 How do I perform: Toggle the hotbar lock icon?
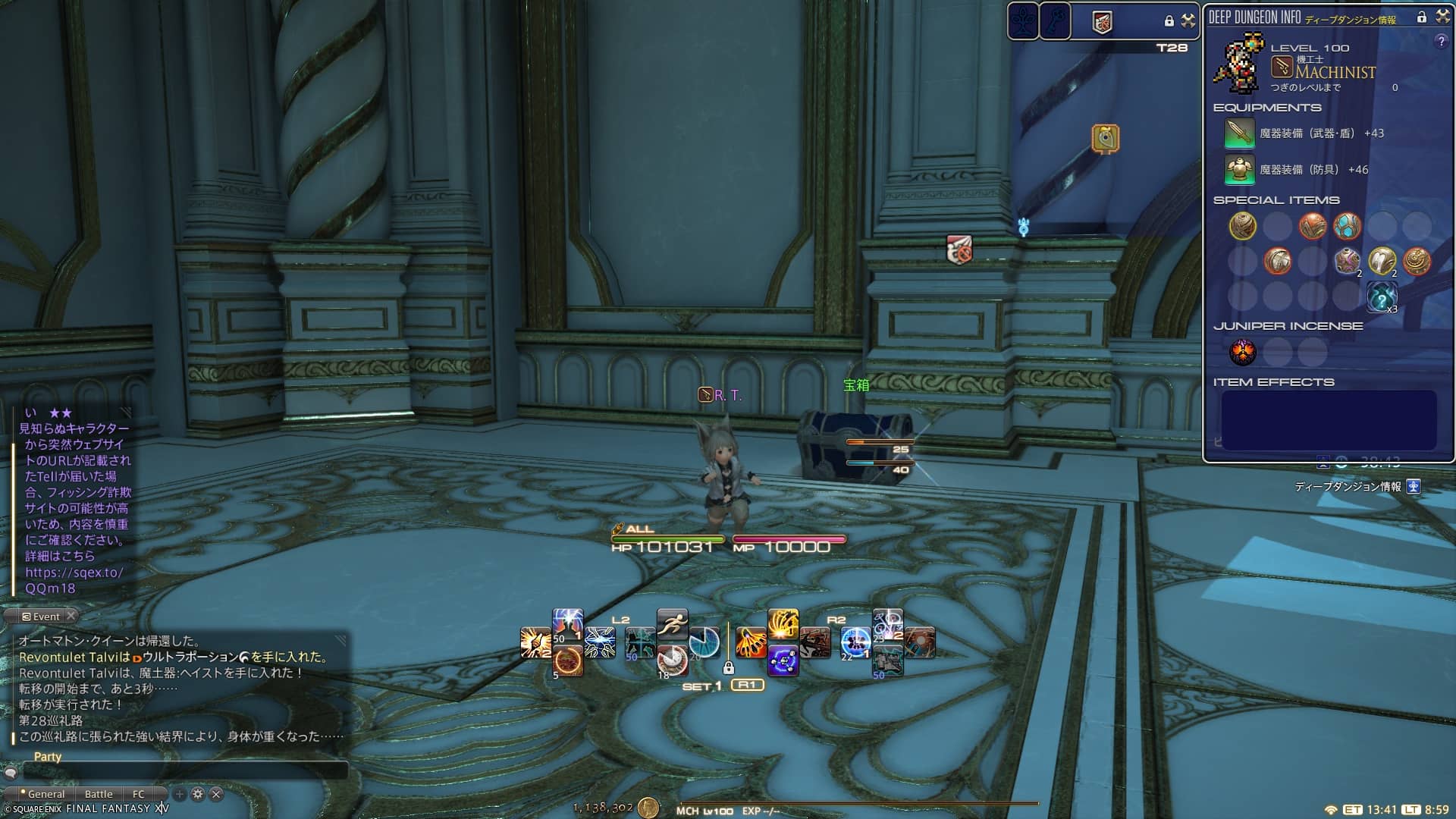(729, 668)
